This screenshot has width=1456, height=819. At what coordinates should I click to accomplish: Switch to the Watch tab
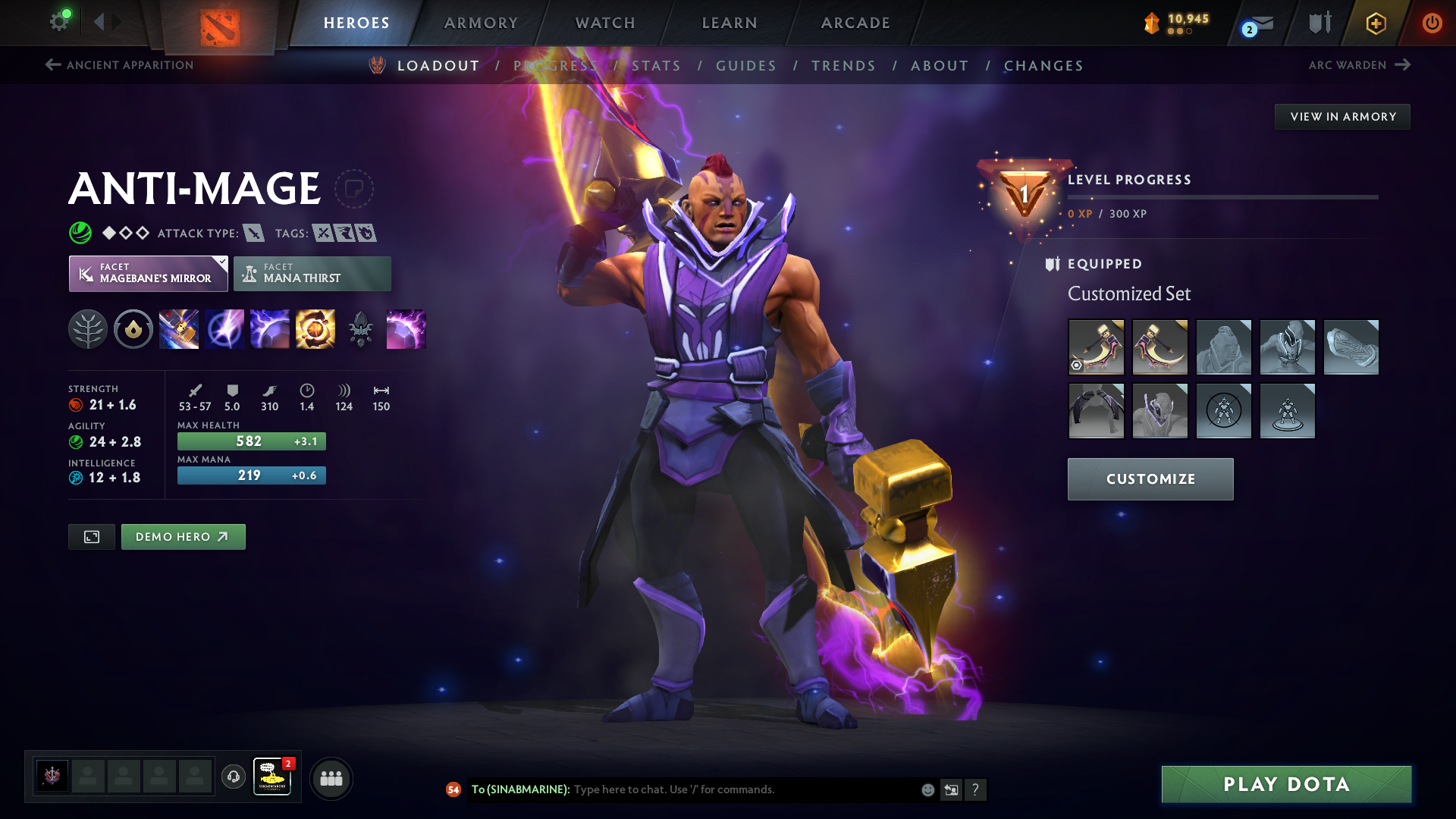605,23
